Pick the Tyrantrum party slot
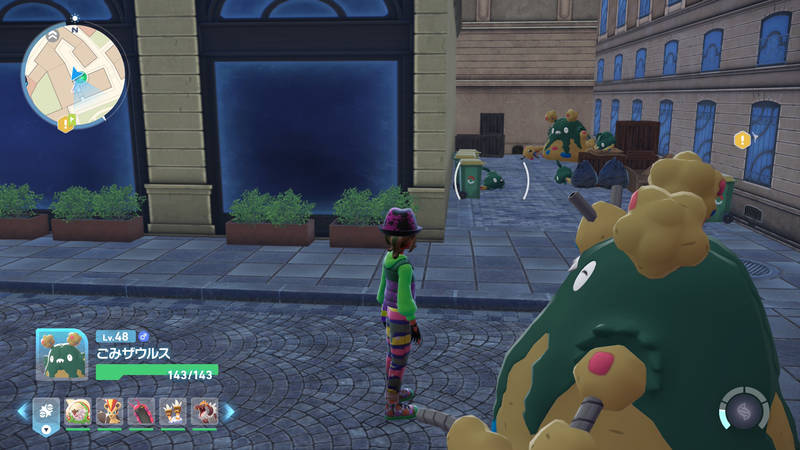The height and width of the screenshot is (450, 800). click(x=204, y=411)
